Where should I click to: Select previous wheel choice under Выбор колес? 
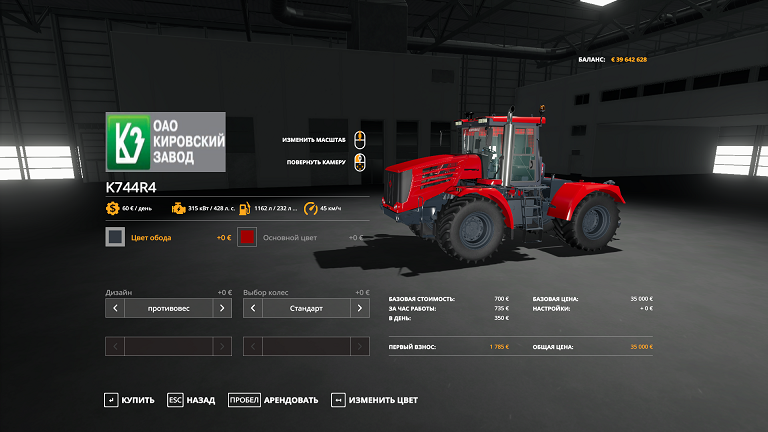click(253, 308)
